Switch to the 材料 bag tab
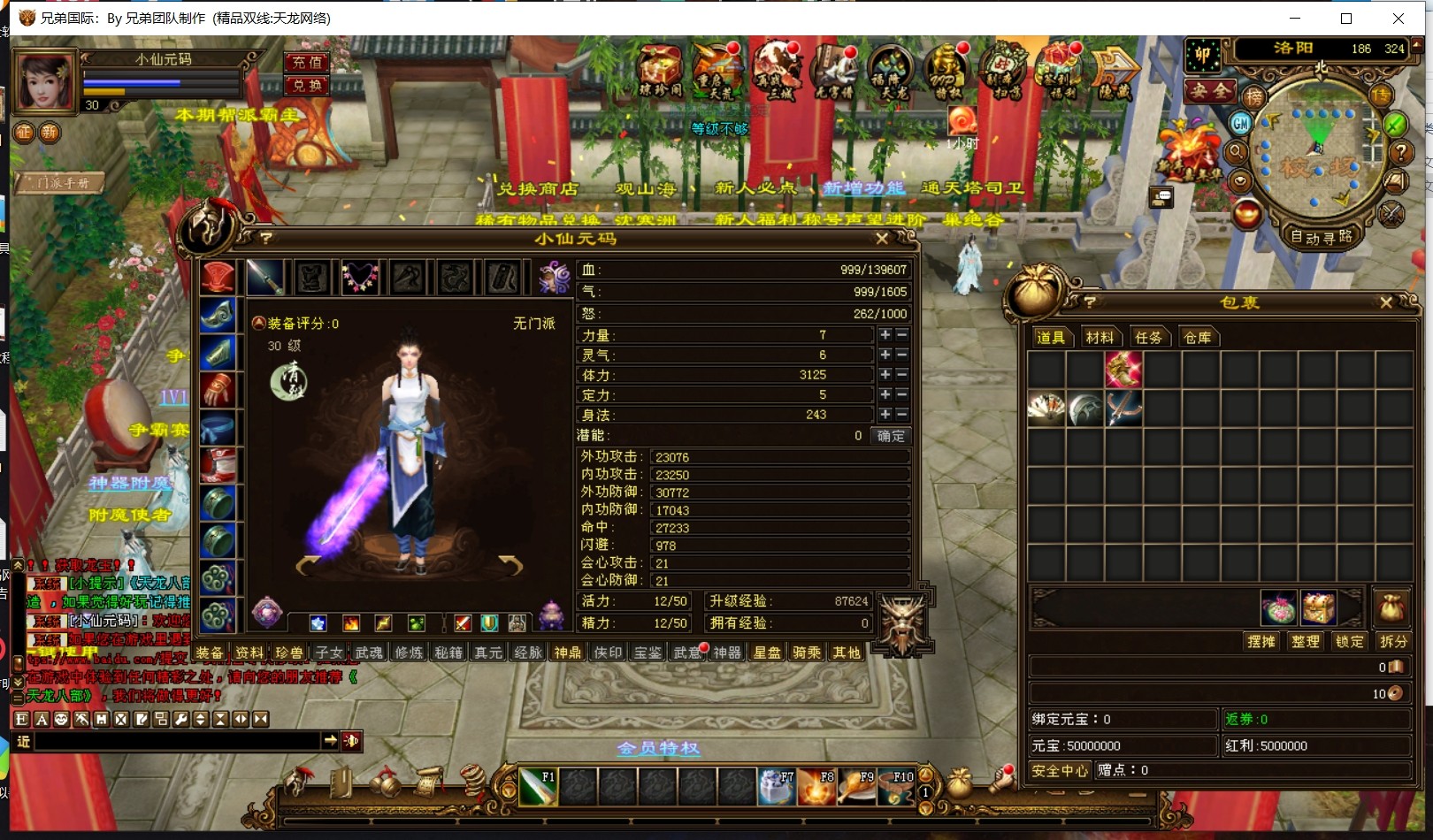The width and height of the screenshot is (1433, 840). 1100,338
